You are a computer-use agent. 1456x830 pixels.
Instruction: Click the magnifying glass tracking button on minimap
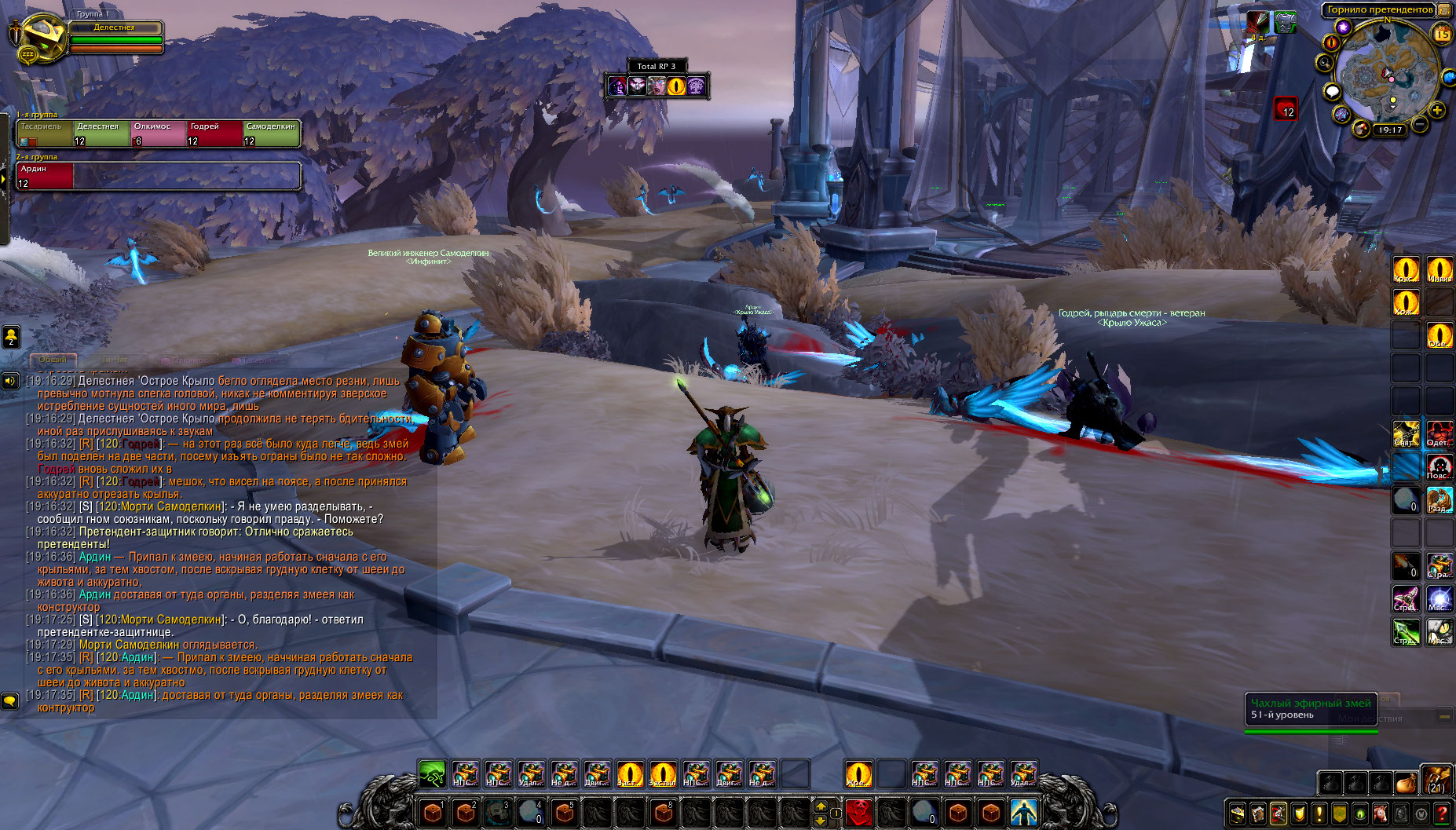coord(1325,63)
